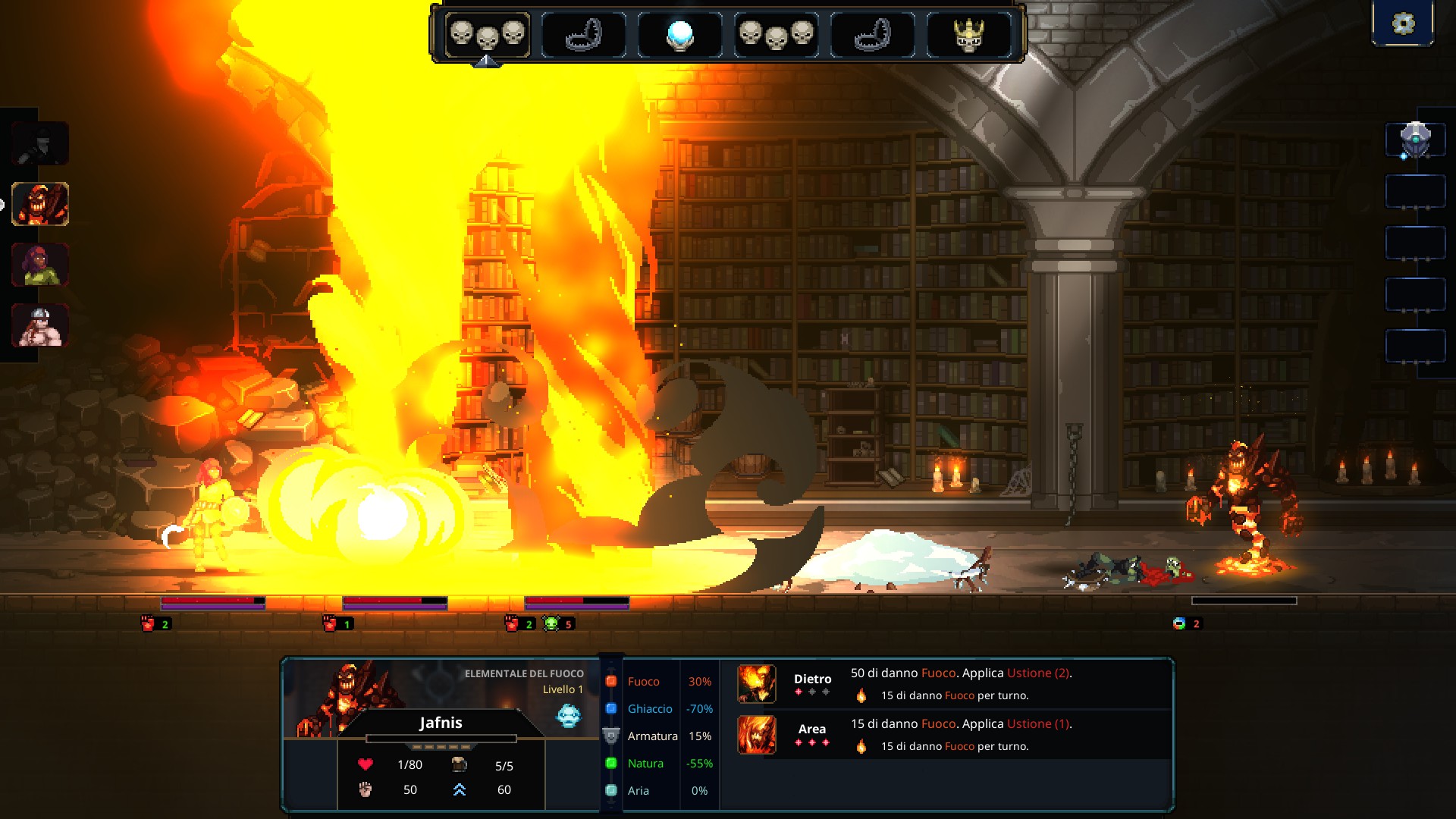Click the blue mask icon beside Jafnis

pos(568,715)
